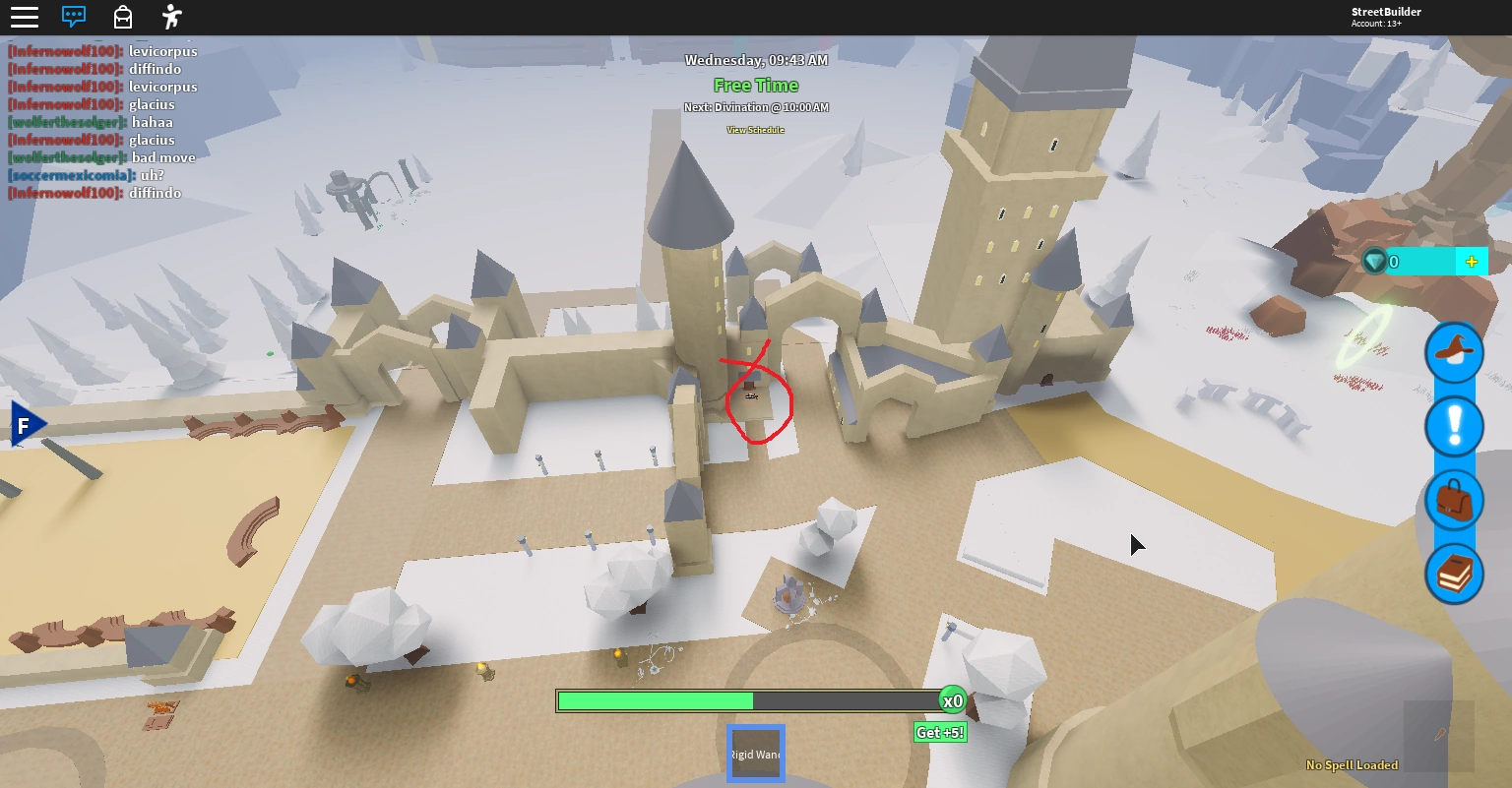This screenshot has width=1512, height=788.
Task: Open the View Schedule link
Action: click(756, 128)
